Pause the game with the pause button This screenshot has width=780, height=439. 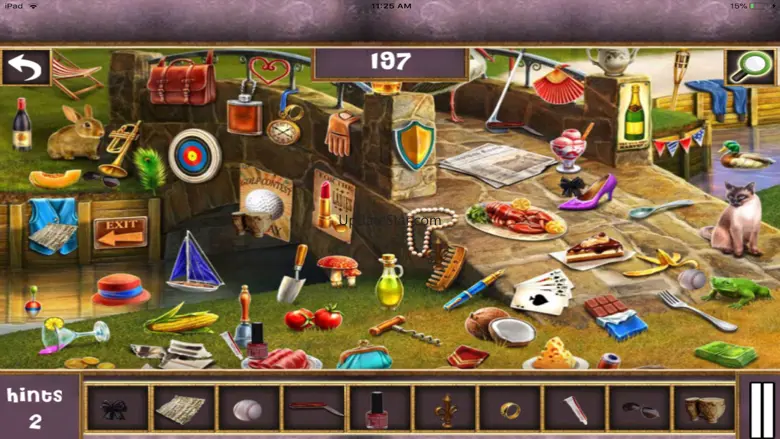(761, 408)
